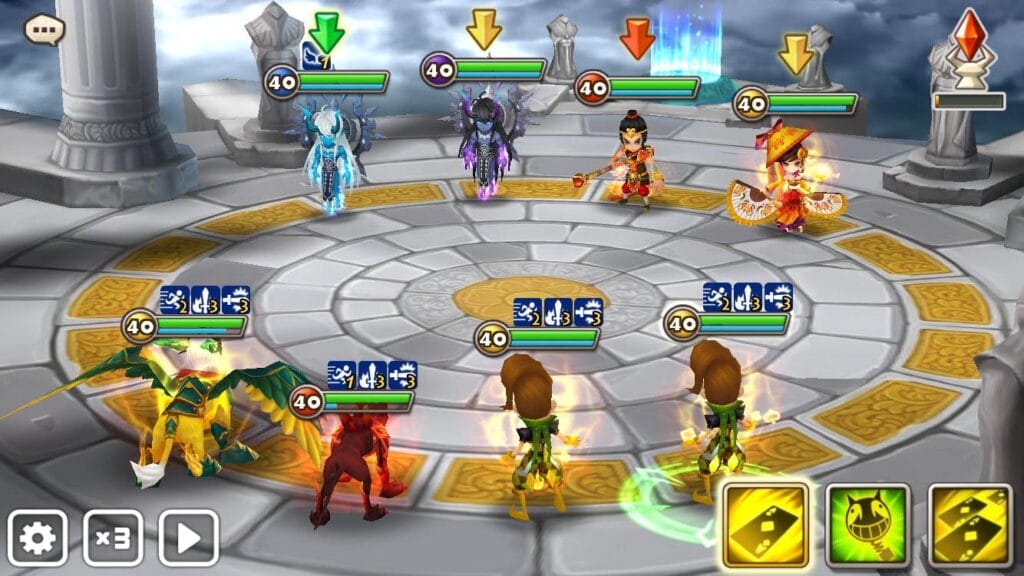Open the chat speech bubble

[44, 29]
